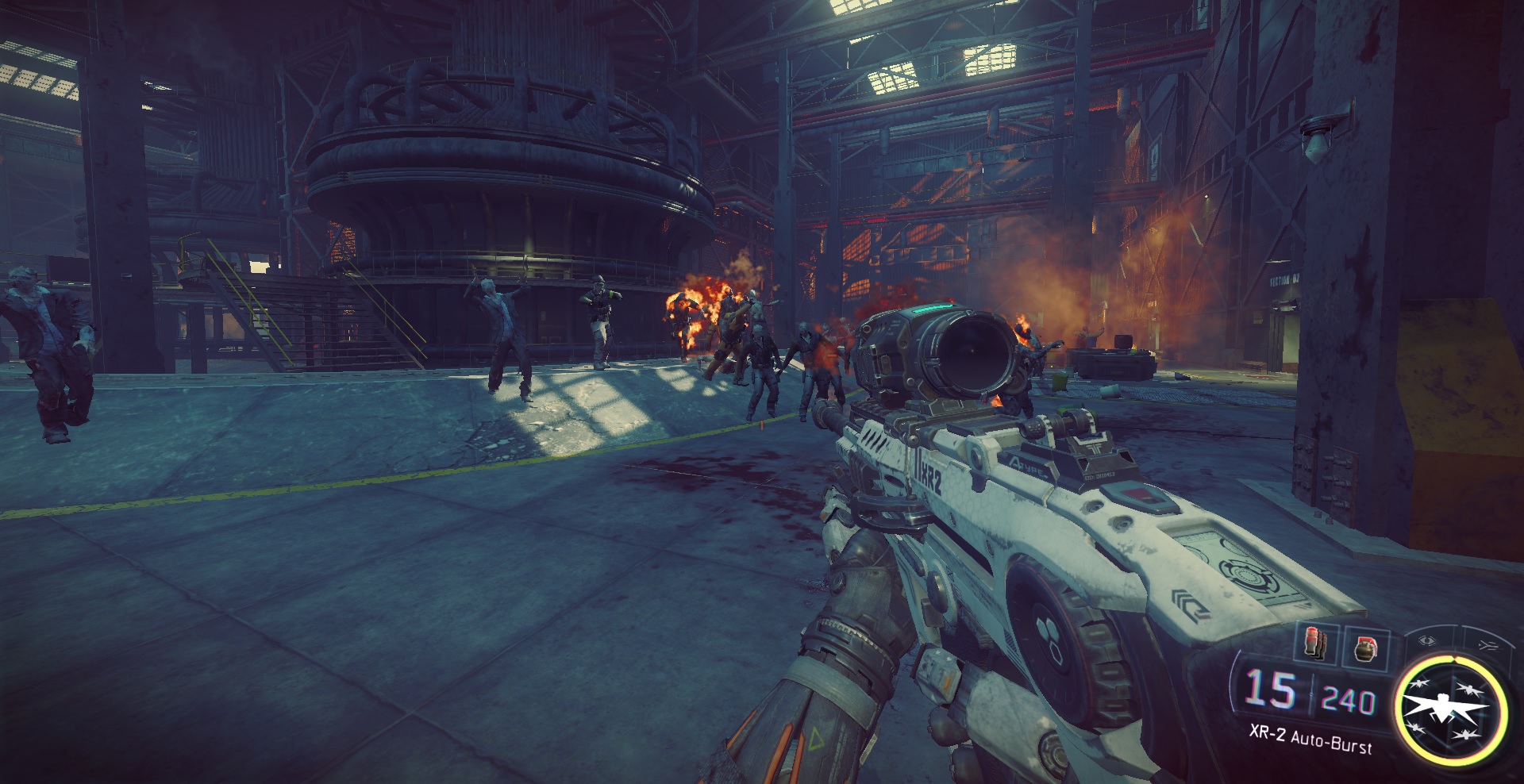Toggle the eye vision mode icon

1428,640
